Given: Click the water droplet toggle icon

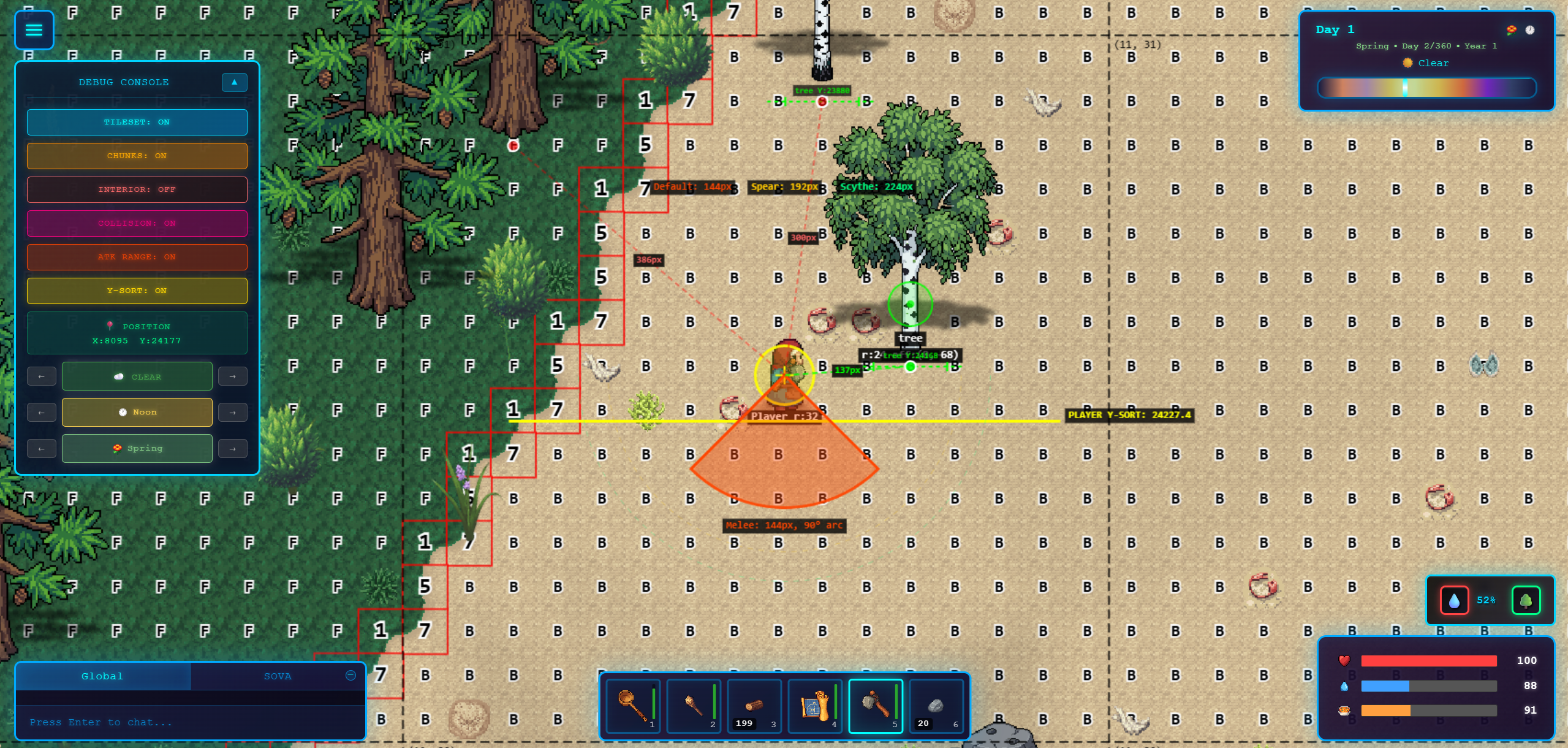Looking at the screenshot, I should tap(1454, 600).
